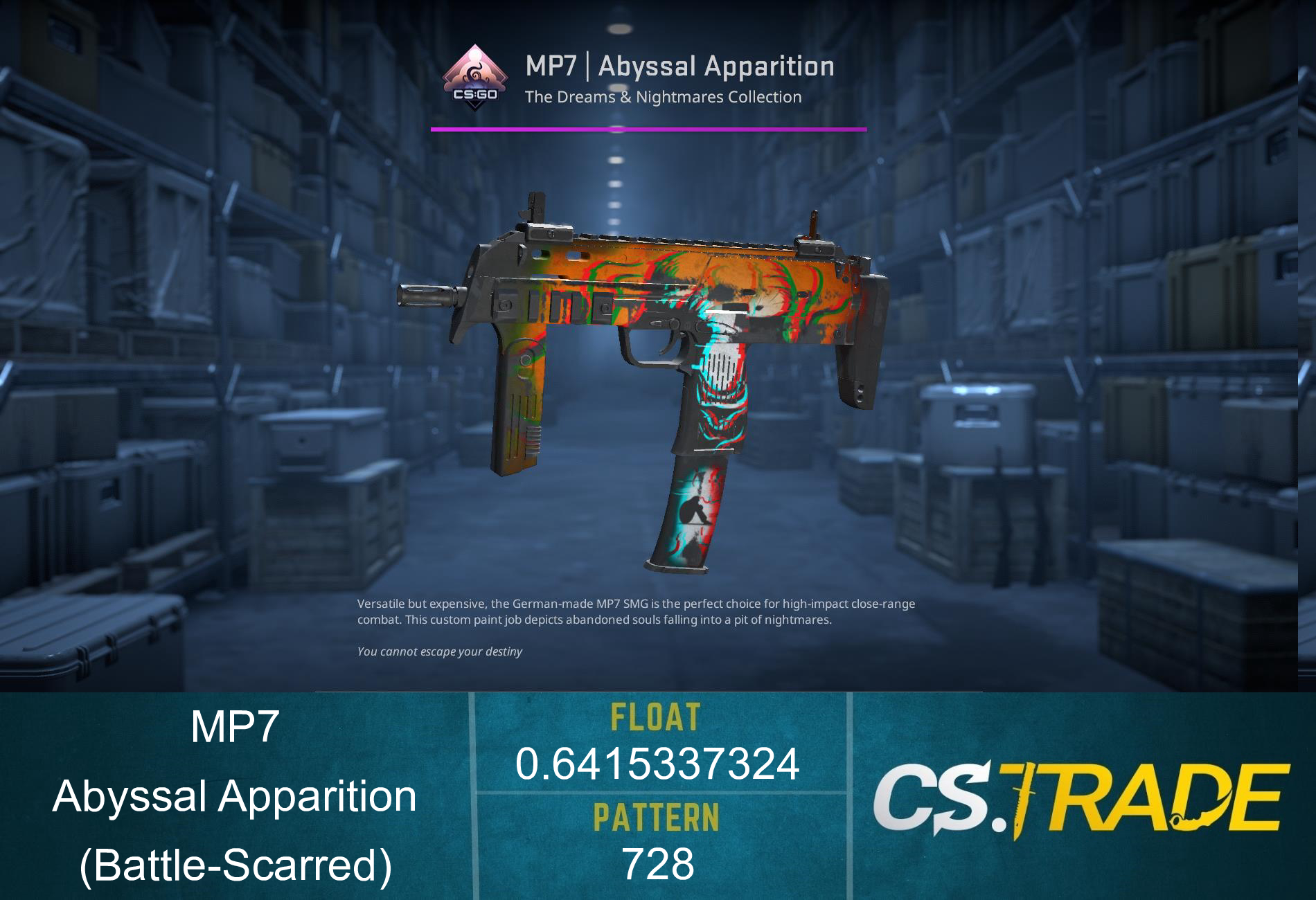Expand the Dreams & Nightmares Collection entry
1316x900 pixels.
pyautogui.click(x=661, y=97)
